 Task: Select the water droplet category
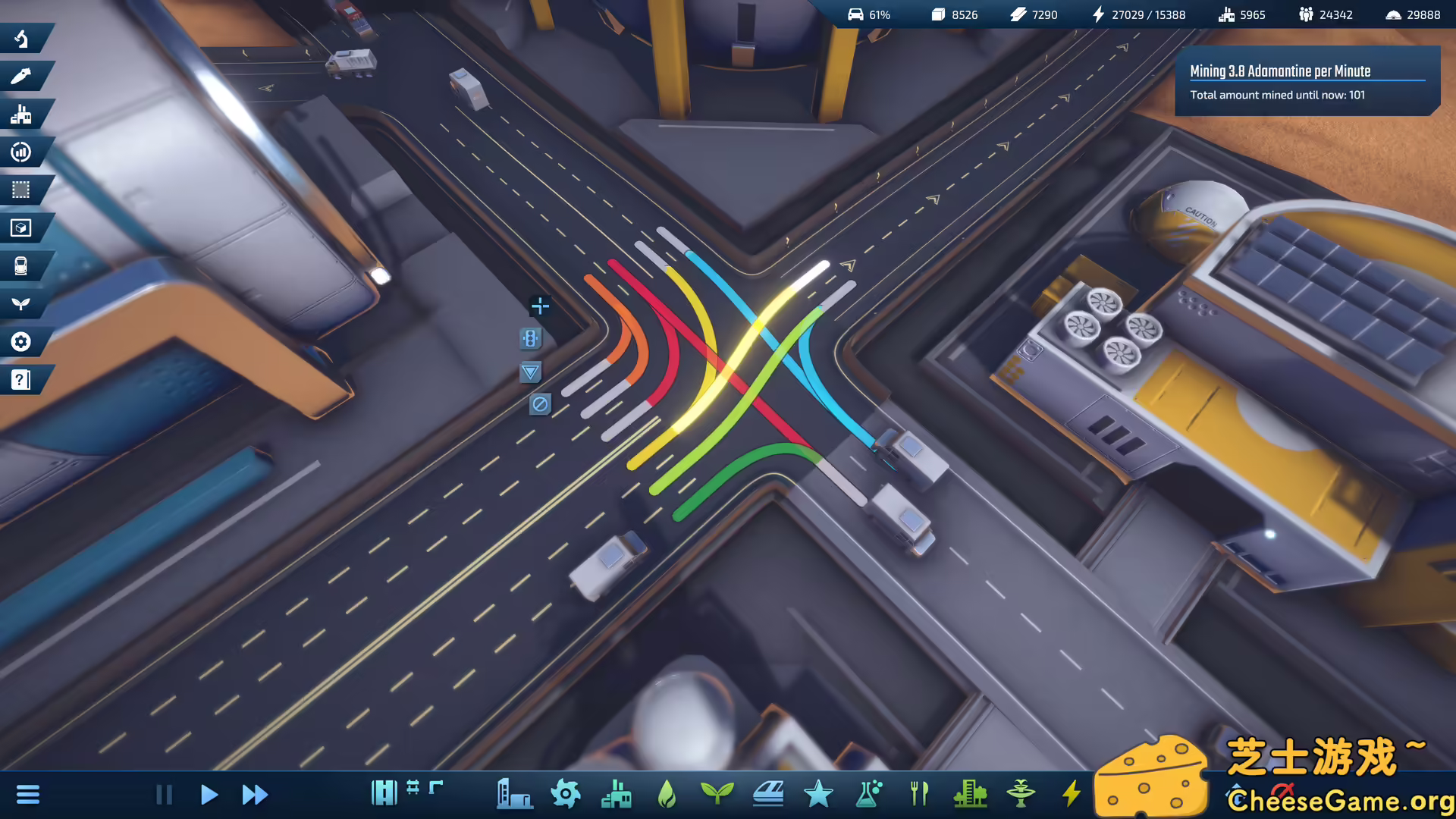coord(667,794)
